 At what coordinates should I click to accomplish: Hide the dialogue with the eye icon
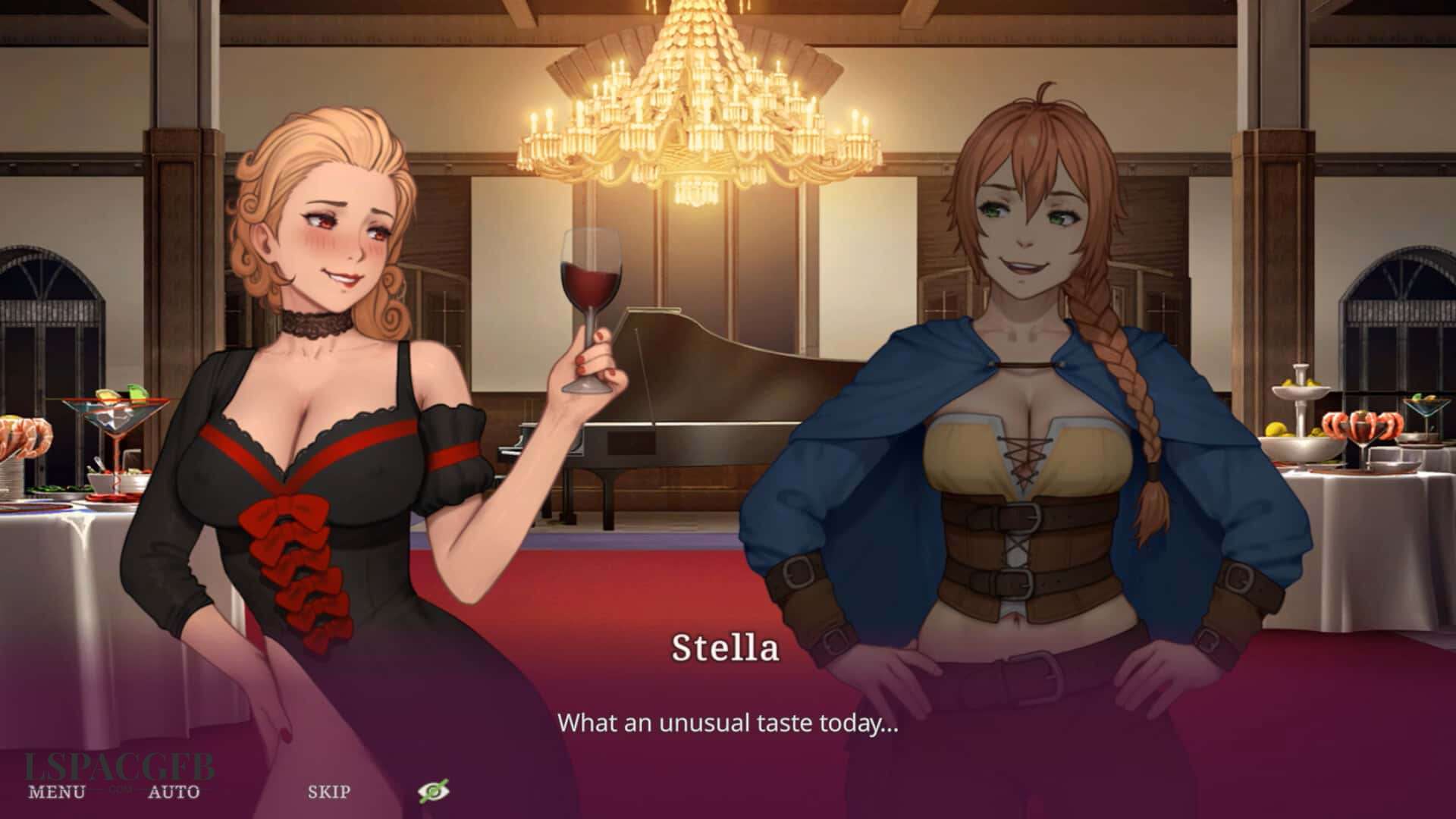tap(434, 792)
